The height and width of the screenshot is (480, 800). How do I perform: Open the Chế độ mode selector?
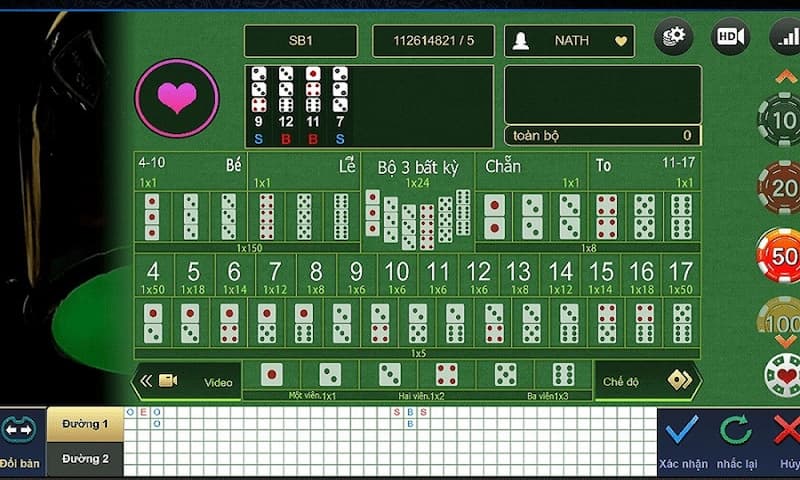tap(645, 381)
